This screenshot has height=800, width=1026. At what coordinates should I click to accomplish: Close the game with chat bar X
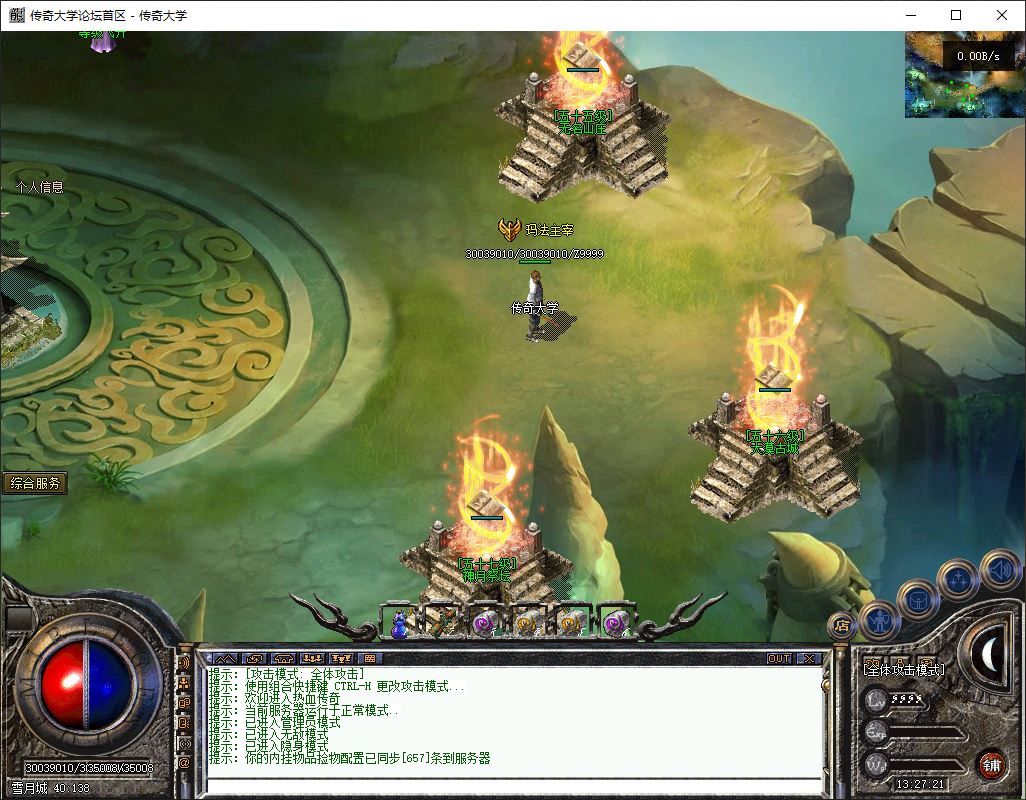(x=808, y=658)
